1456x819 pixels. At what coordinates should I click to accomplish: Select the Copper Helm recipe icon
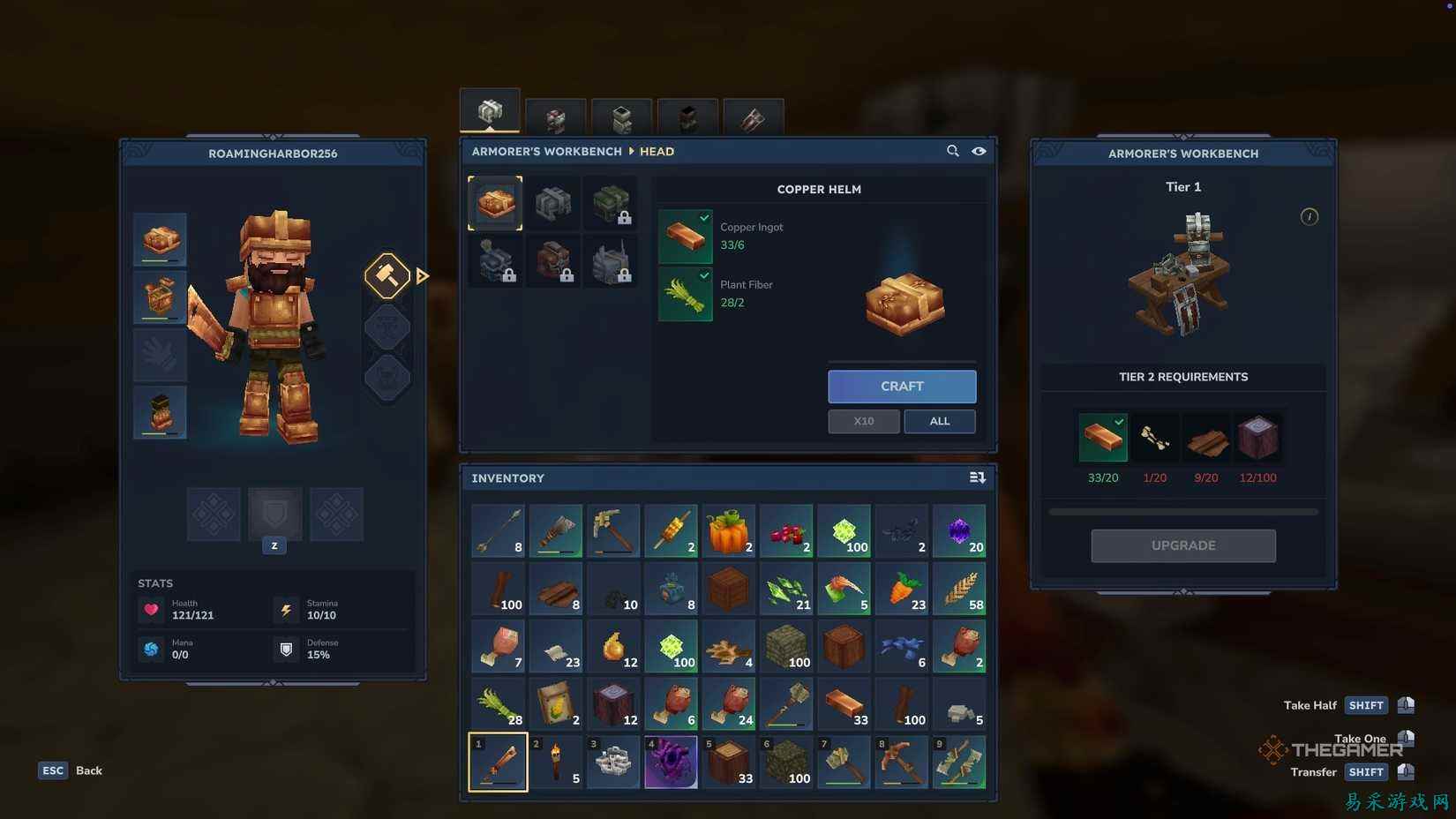click(x=494, y=202)
